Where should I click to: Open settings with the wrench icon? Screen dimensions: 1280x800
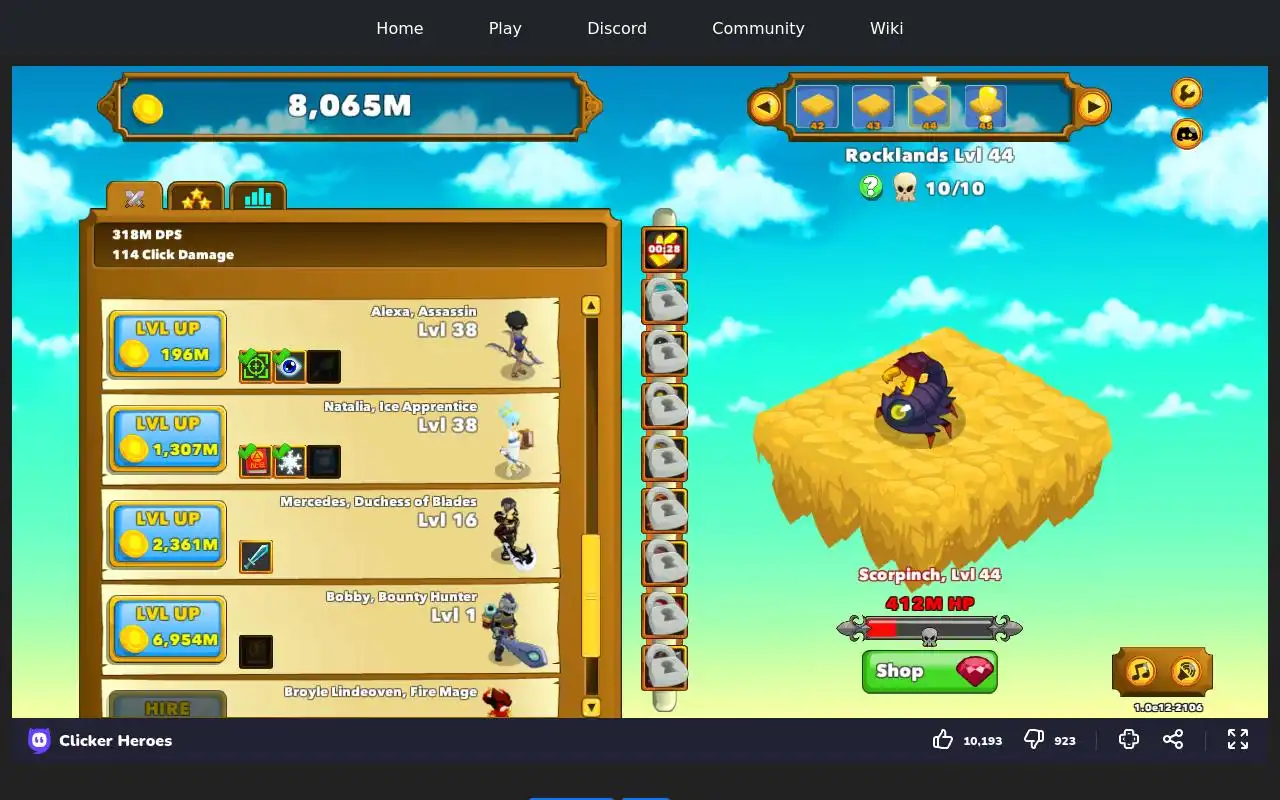point(1186,93)
